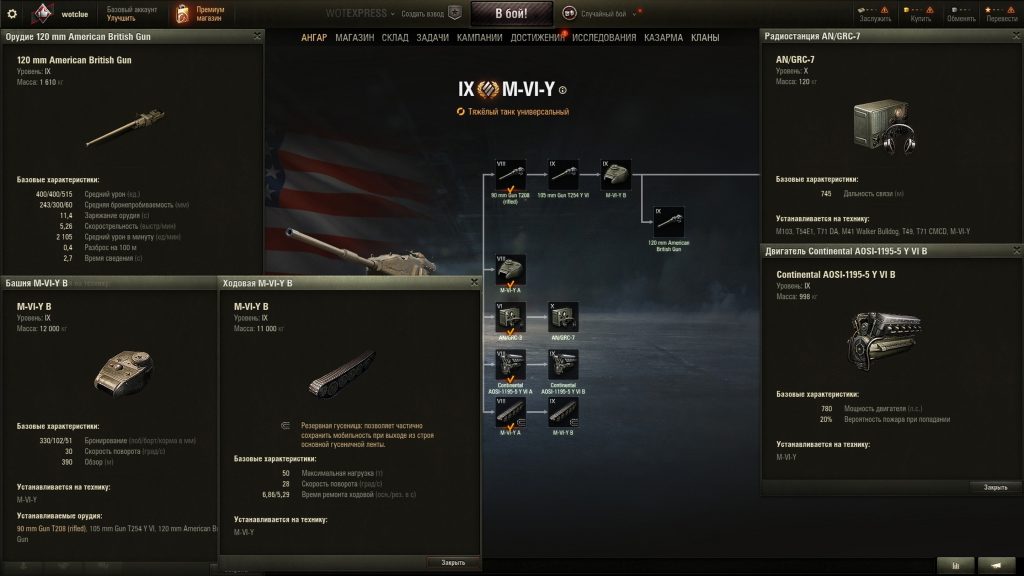Switch to the АНГАР tab
This screenshot has height=576, width=1024.
point(314,38)
